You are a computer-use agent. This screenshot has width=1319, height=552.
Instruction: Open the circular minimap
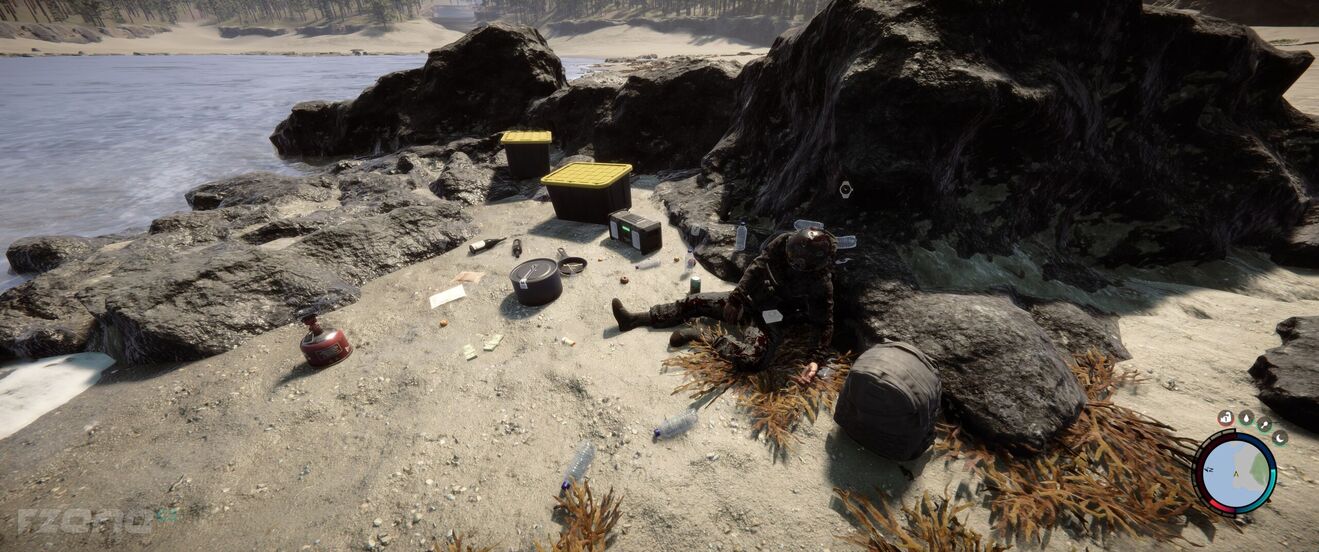click(1235, 472)
